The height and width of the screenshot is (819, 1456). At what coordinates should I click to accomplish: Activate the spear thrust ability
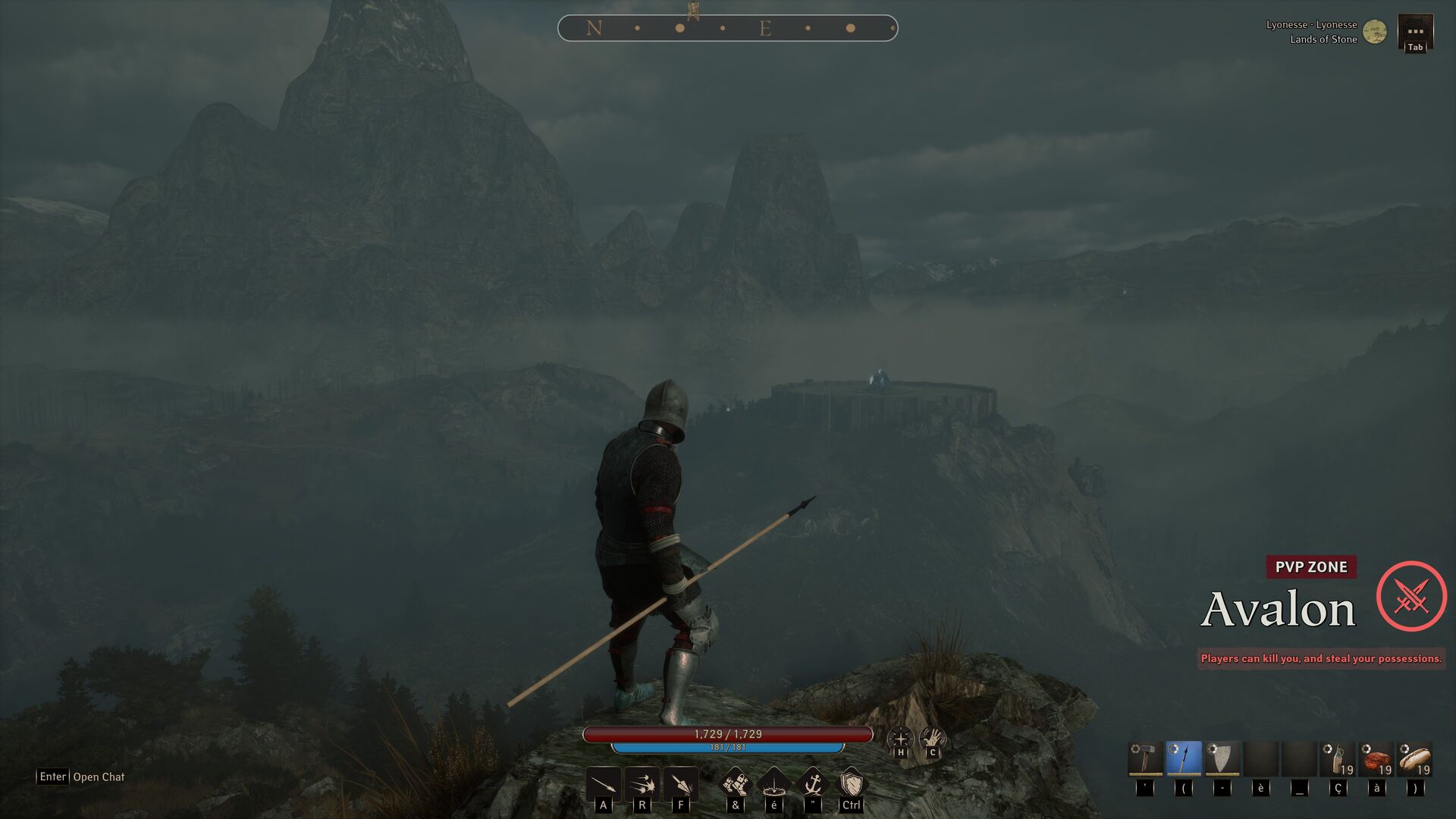(x=604, y=783)
